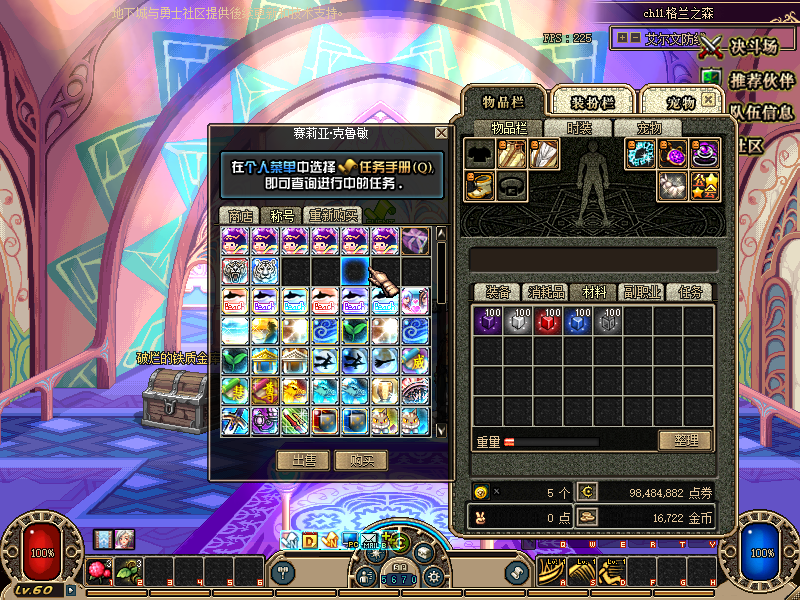Select the red cube in inventory
This screenshot has height=600, width=800.
click(x=548, y=321)
